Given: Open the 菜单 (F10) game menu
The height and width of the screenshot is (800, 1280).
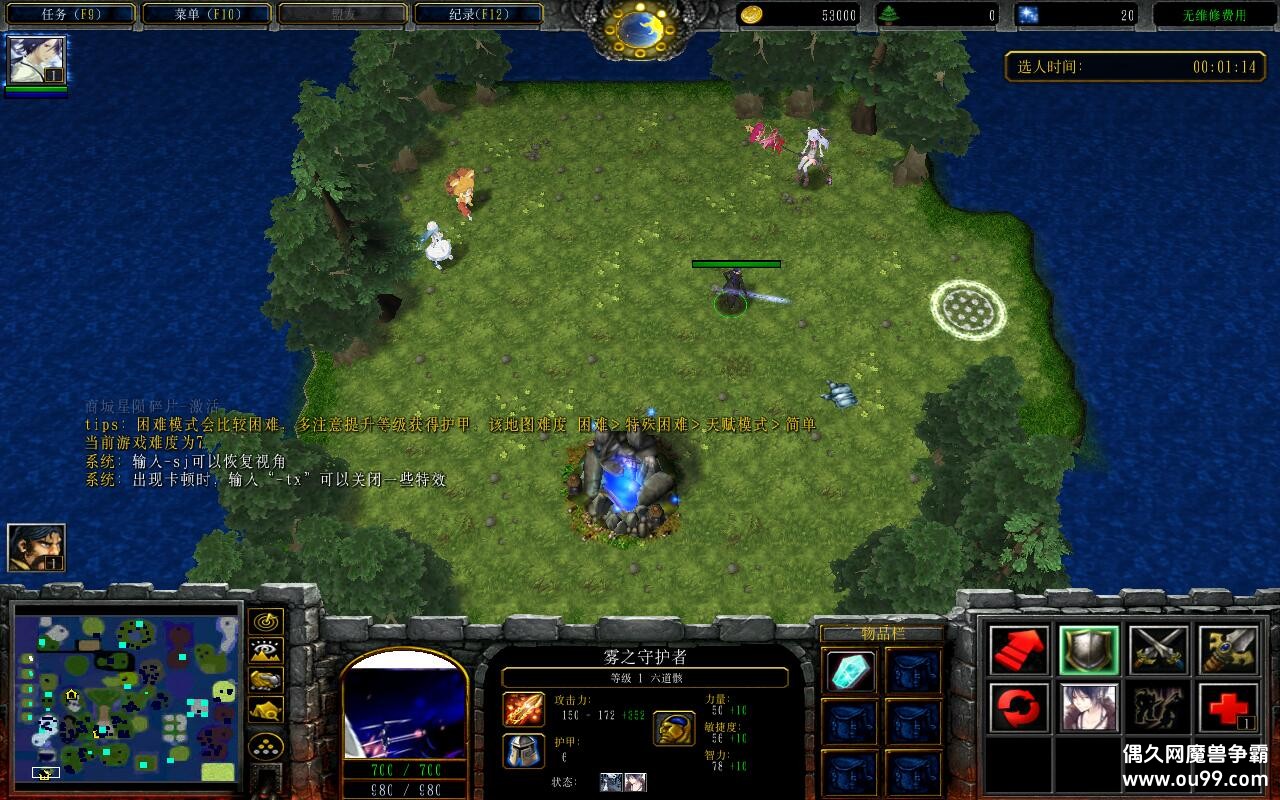Looking at the screenshot, I should click(206, 14).
